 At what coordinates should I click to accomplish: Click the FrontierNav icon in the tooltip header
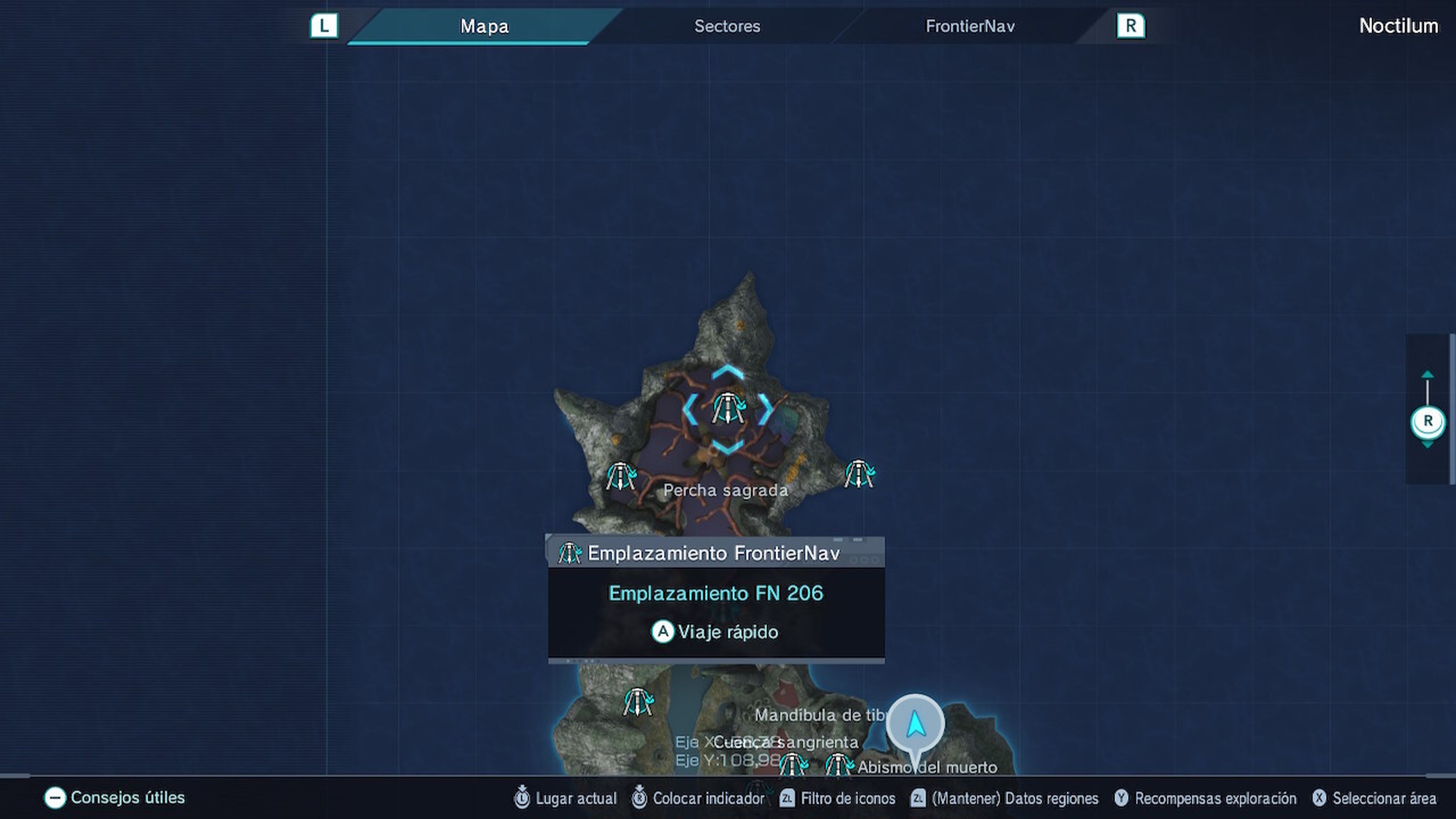570,553
